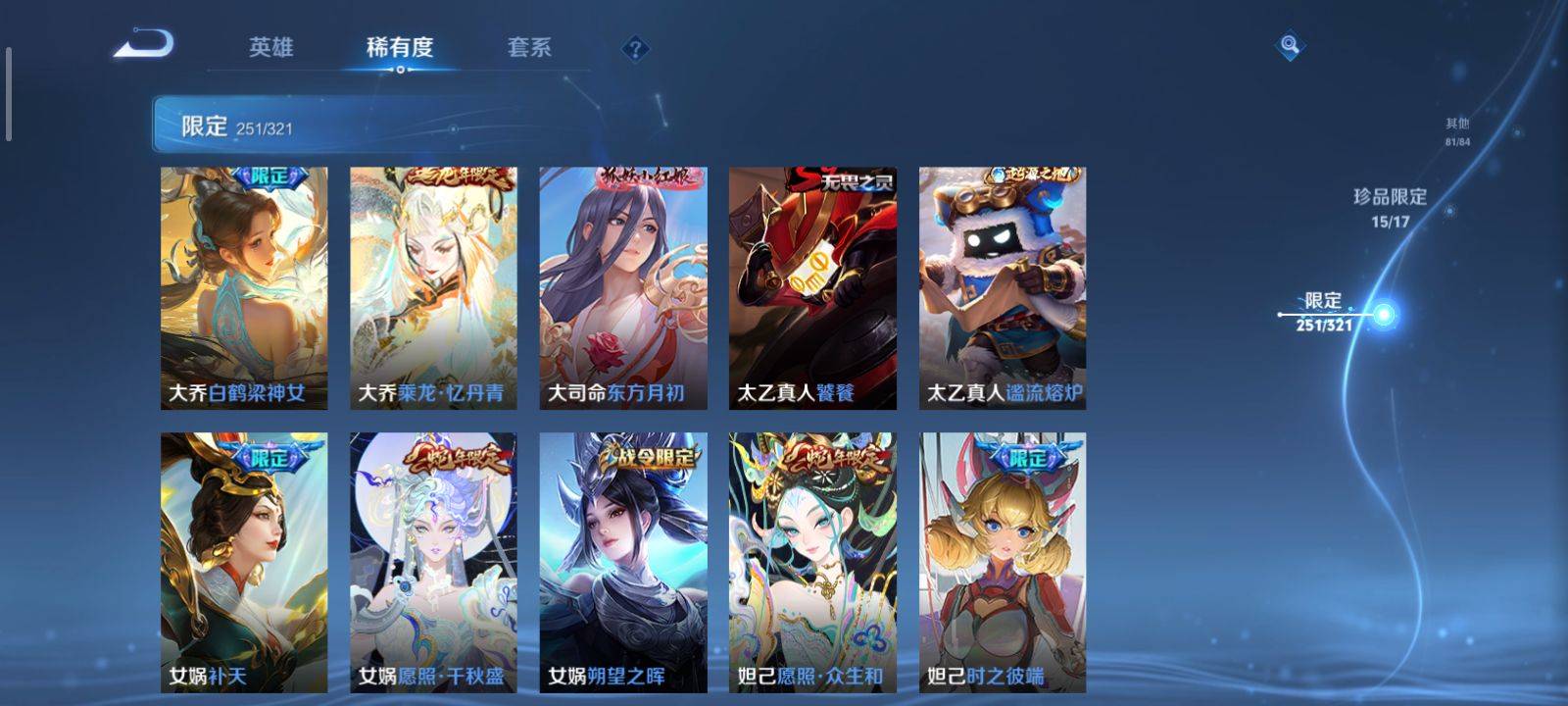Select the 限定 node on the rarity track
The width and height of the screenshot is (1568, 706).
tap(1383, 315)
